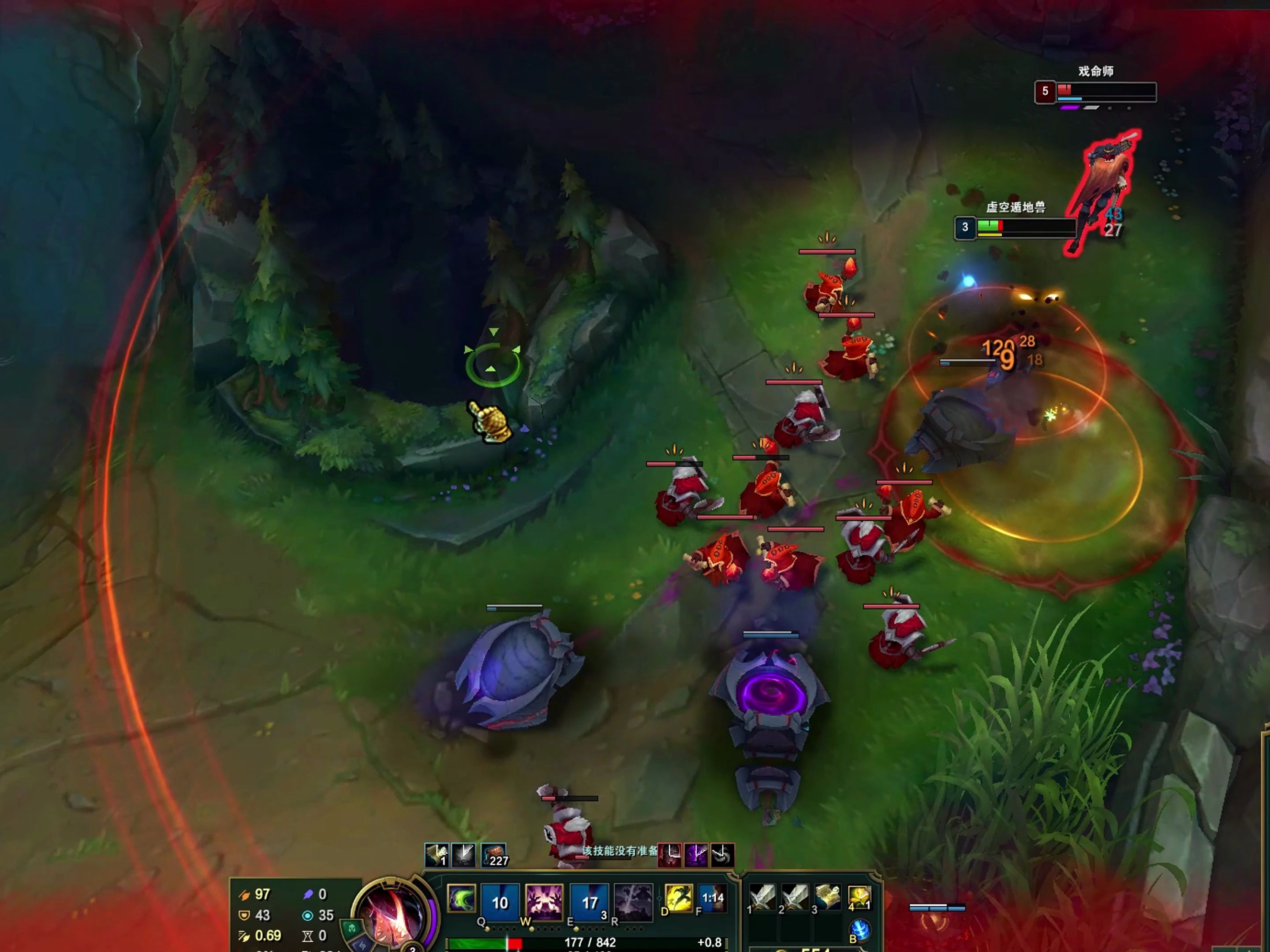Trigger the R ultimate ability icon

pyautogui.click(x=633, y=902)
